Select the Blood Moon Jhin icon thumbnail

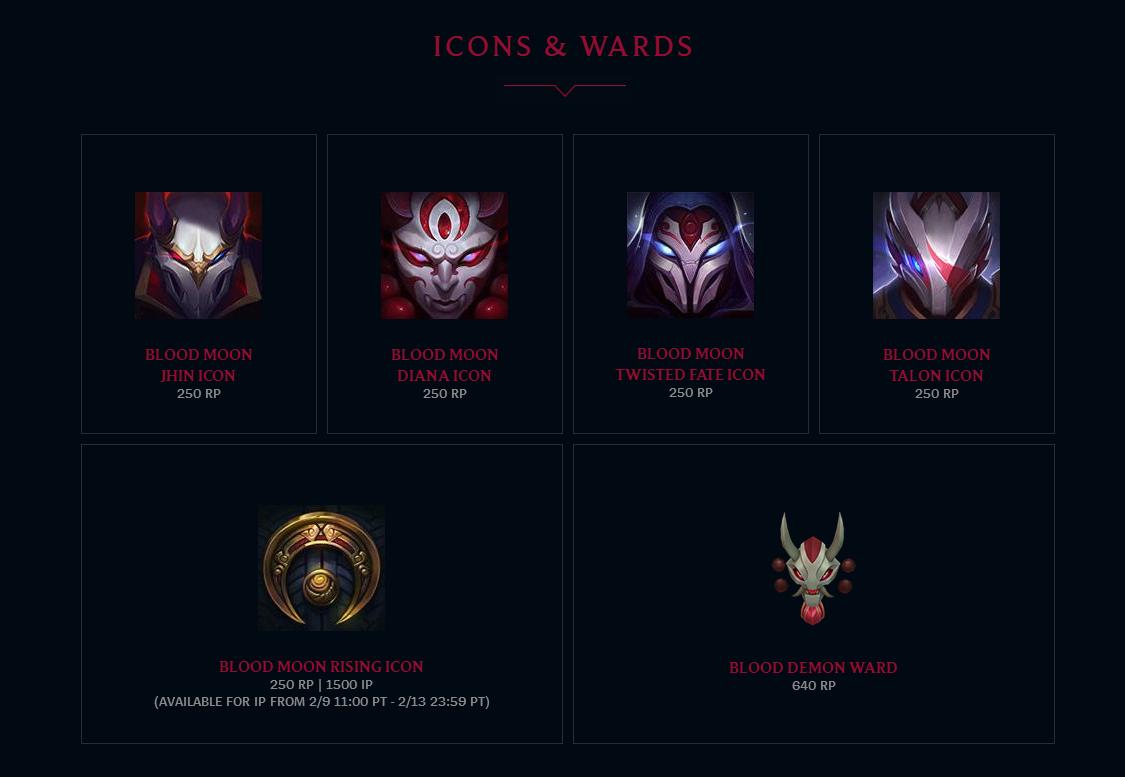tap(198, 255)
